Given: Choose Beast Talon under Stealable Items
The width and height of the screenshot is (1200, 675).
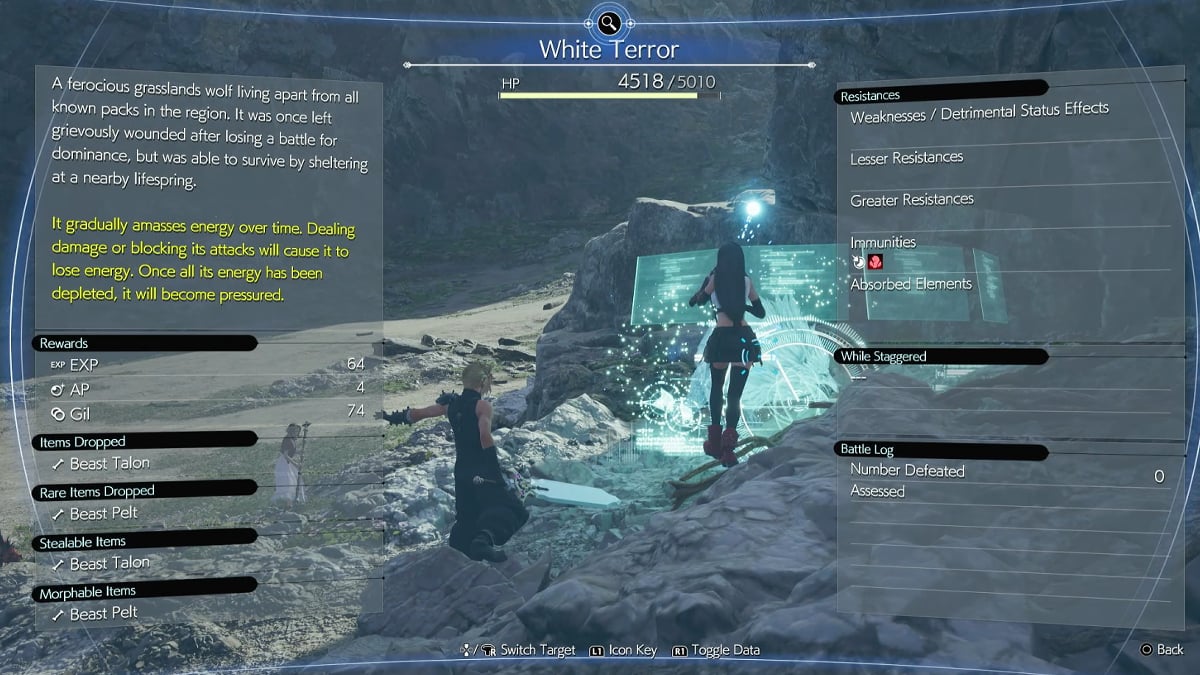Looking at the screenshot, I should coord(109,563).
